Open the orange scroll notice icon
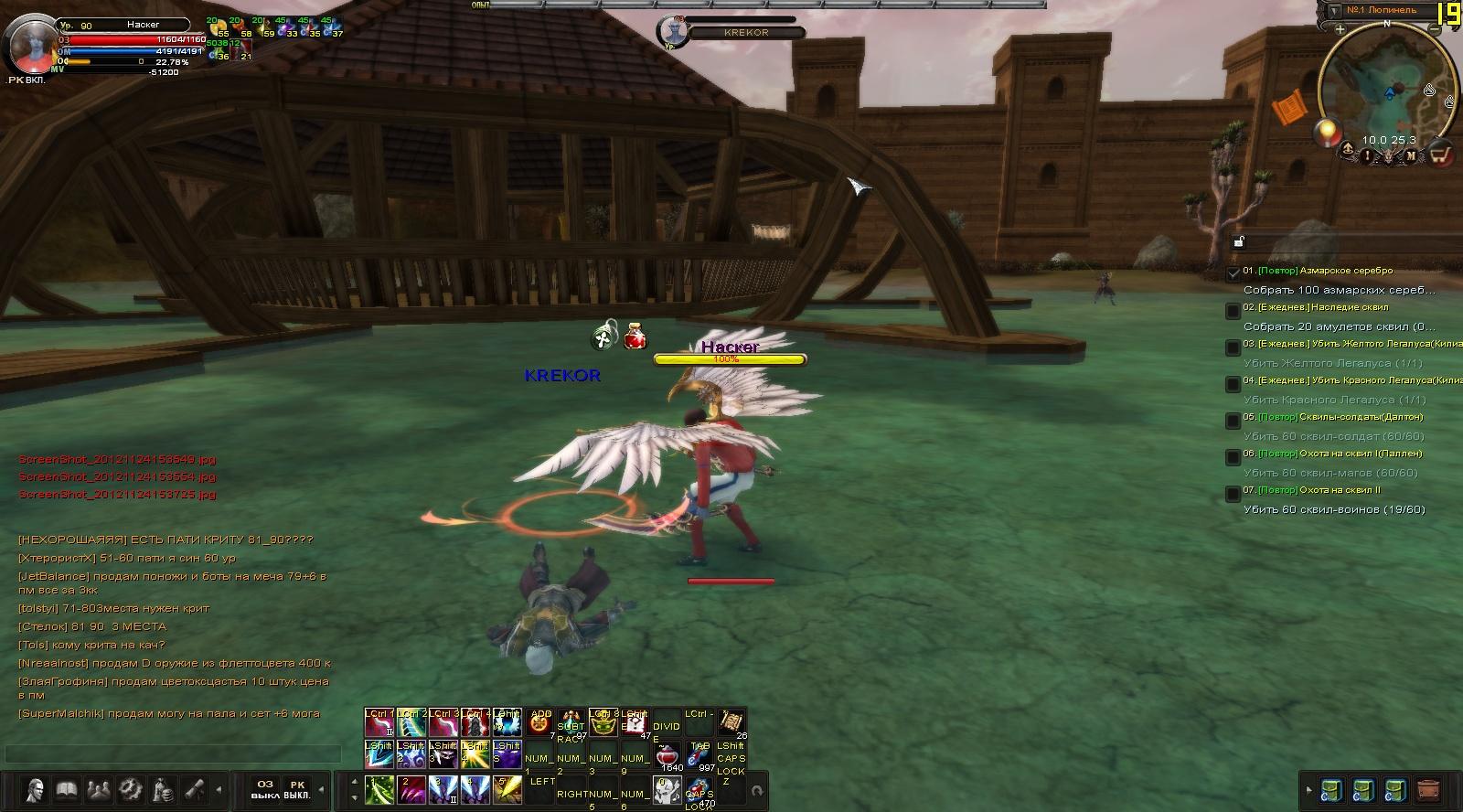Screen dimensions: 1463x812 [1292, 109]
